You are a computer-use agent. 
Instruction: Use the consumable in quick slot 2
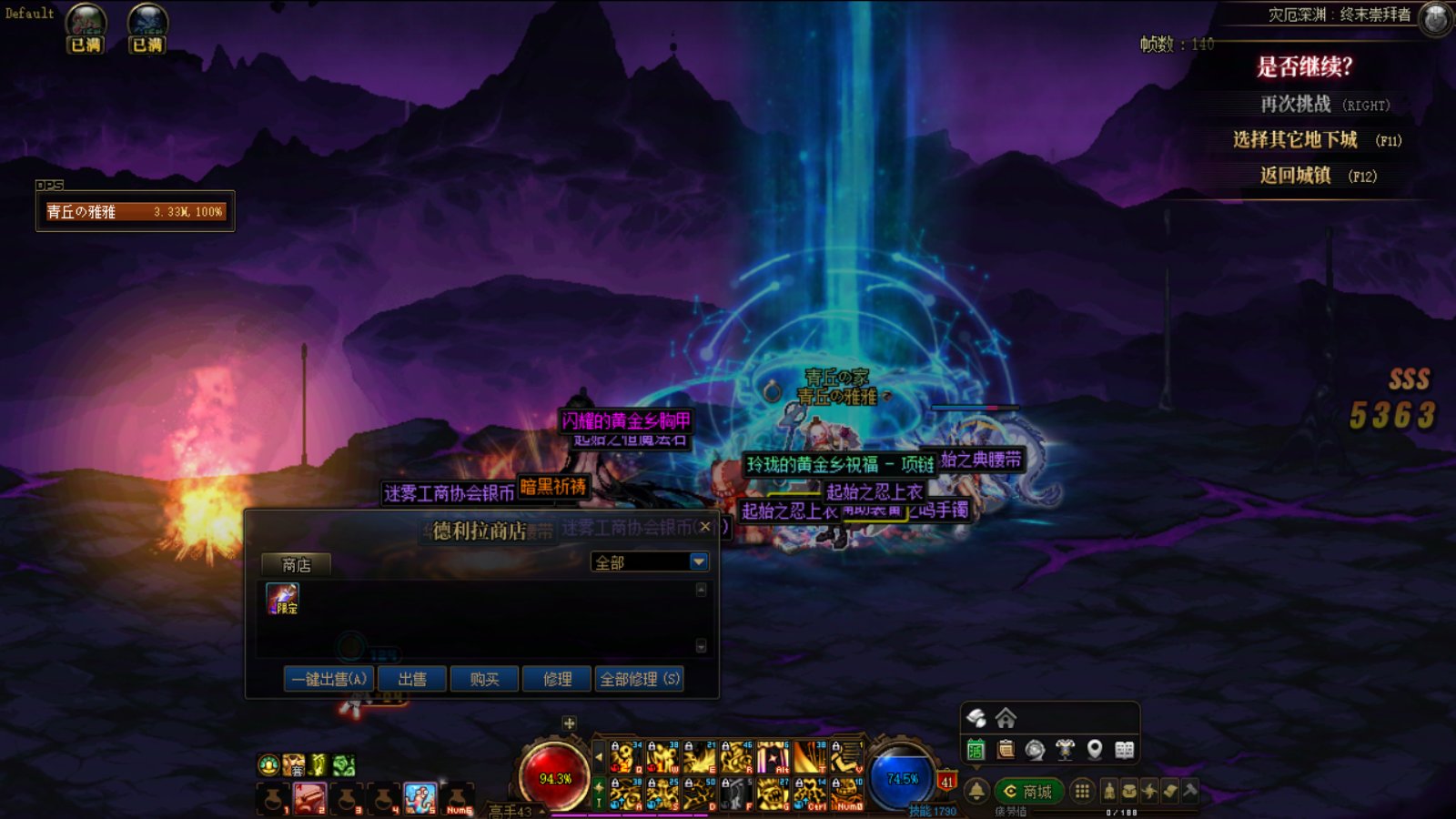309,798
